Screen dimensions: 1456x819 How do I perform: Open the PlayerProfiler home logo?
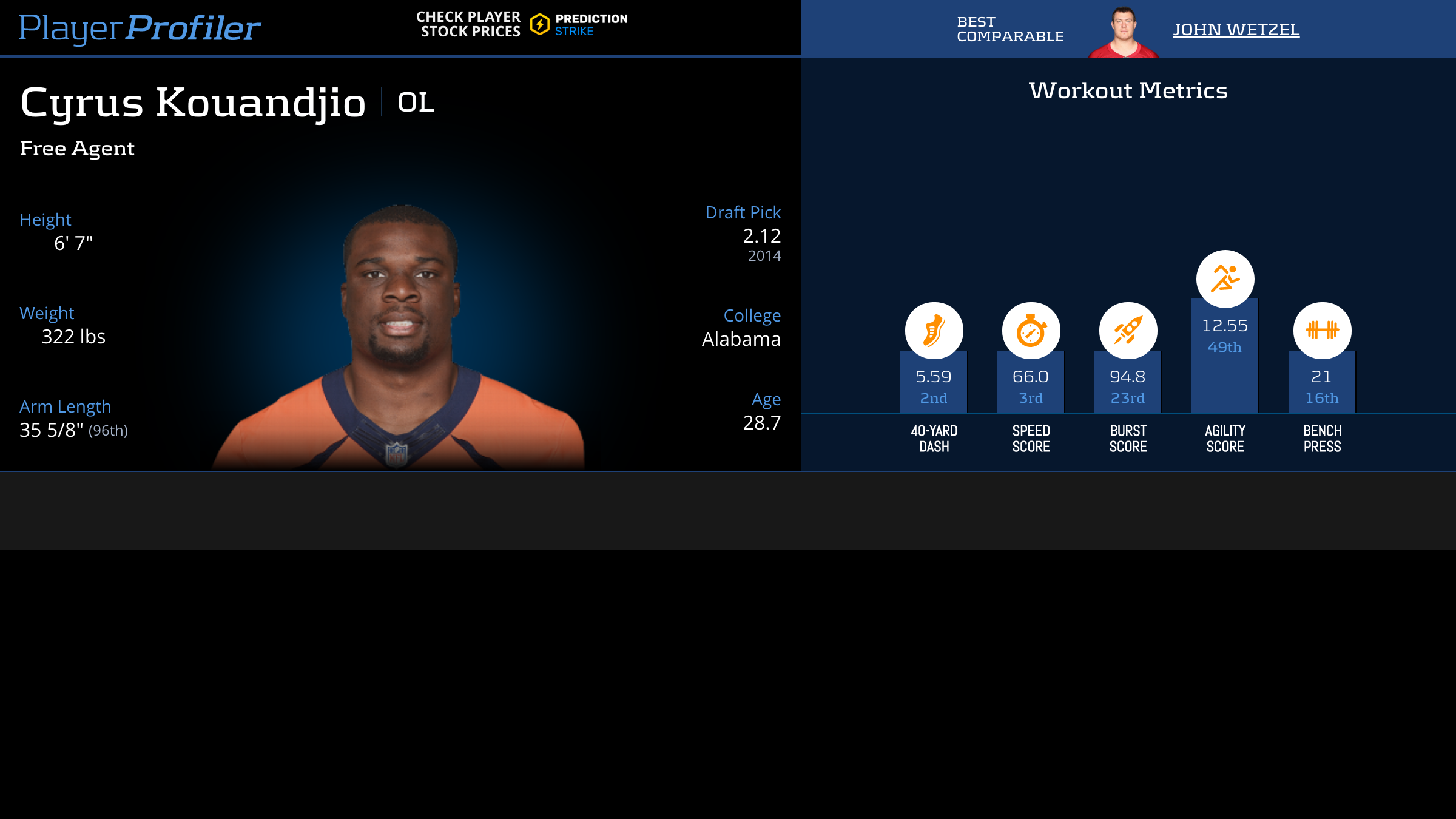tap(140, 28)
